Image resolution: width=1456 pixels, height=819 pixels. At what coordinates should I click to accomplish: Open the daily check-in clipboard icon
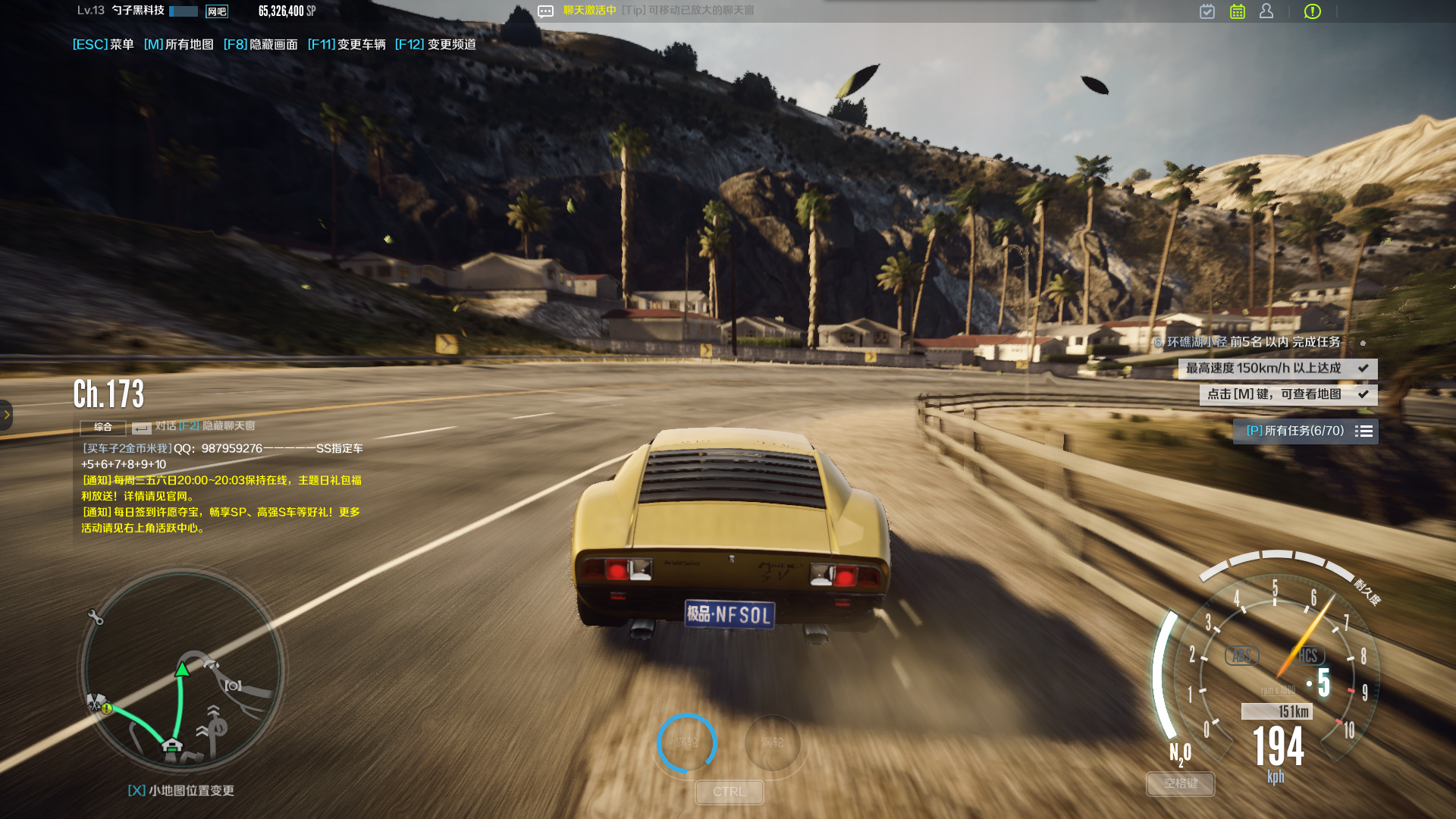click(1207, 11)
